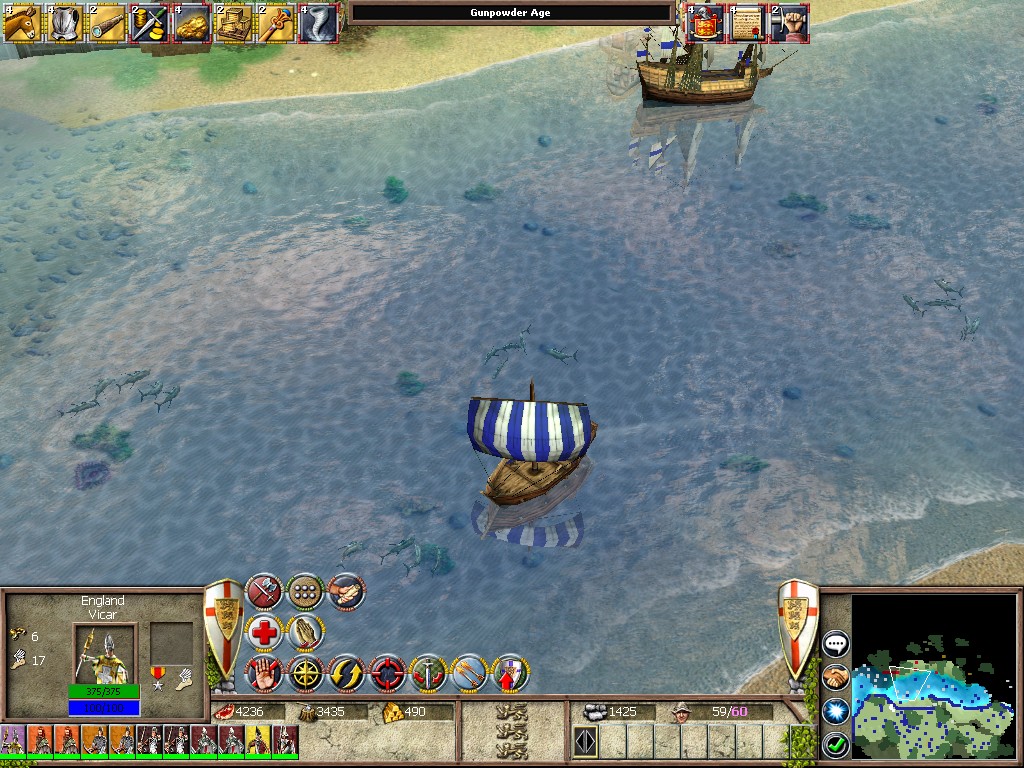Activate the praying hands ability
The height and width of the screenshot is (768, 1024).
(305, 633)
